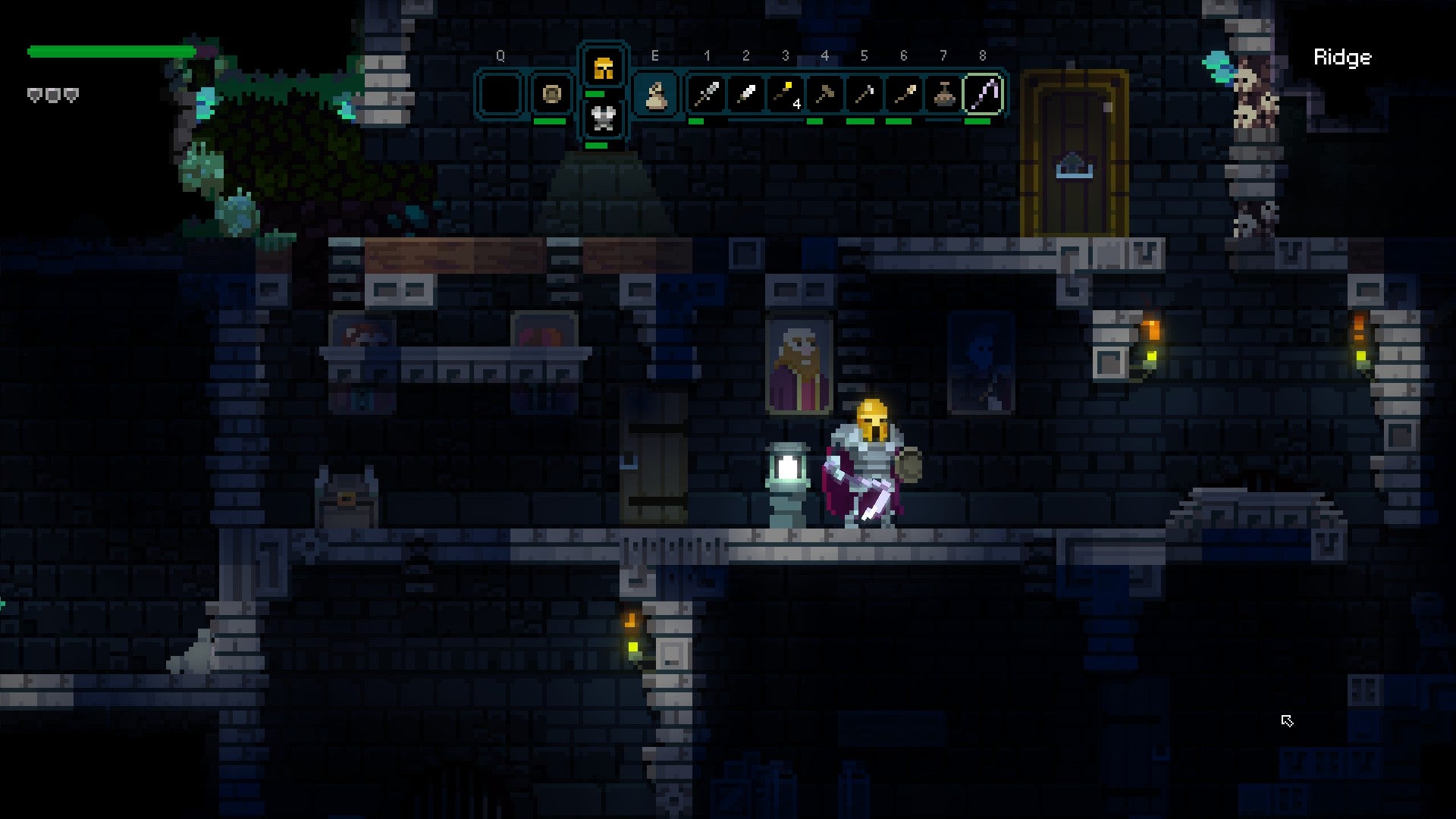Viewport: 1456px width, 819px height.
Task: Click the bag icon in the E slot
Action: point(657,93)
